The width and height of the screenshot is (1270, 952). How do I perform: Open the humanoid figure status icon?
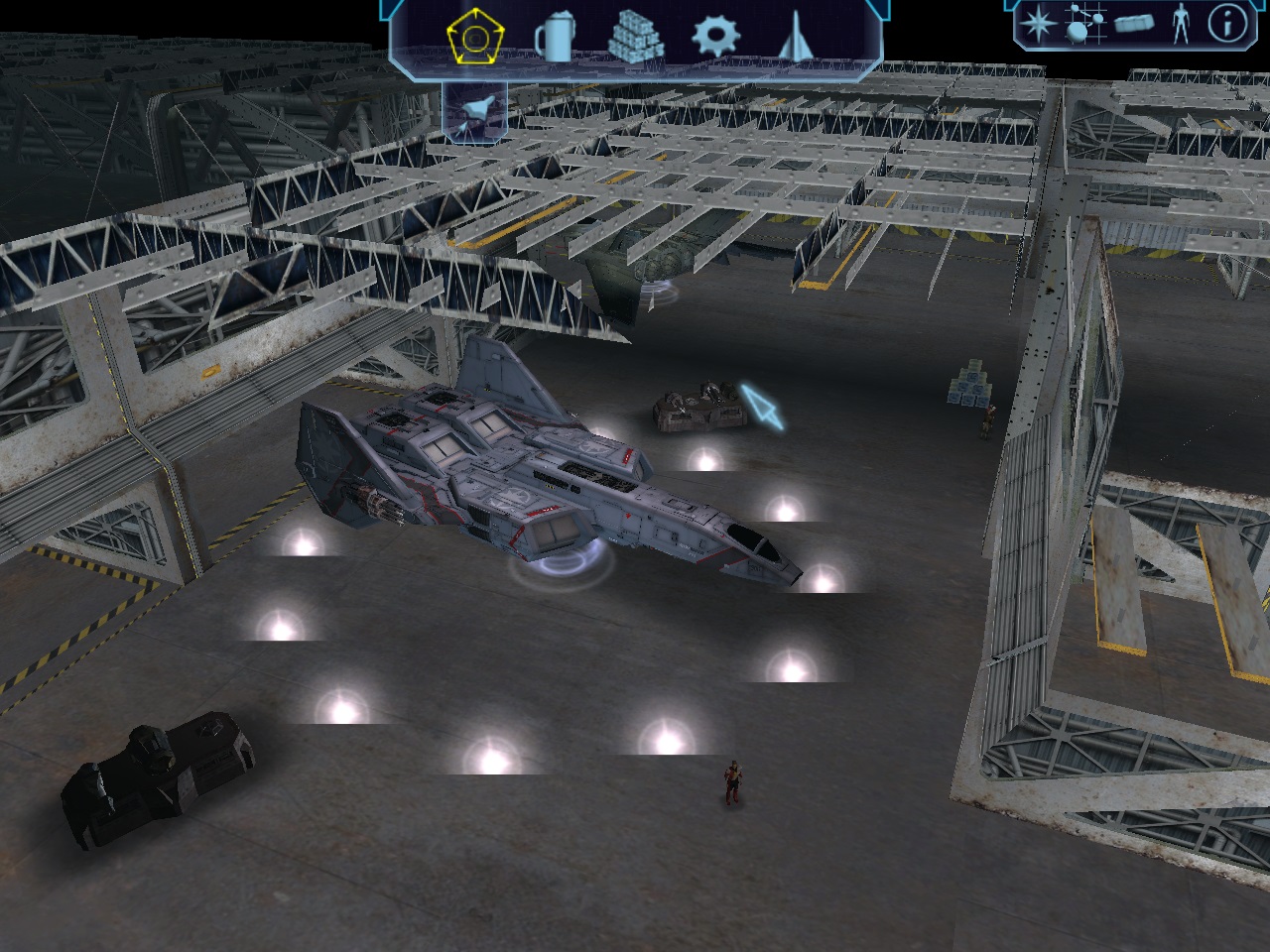click(1180, 24)
